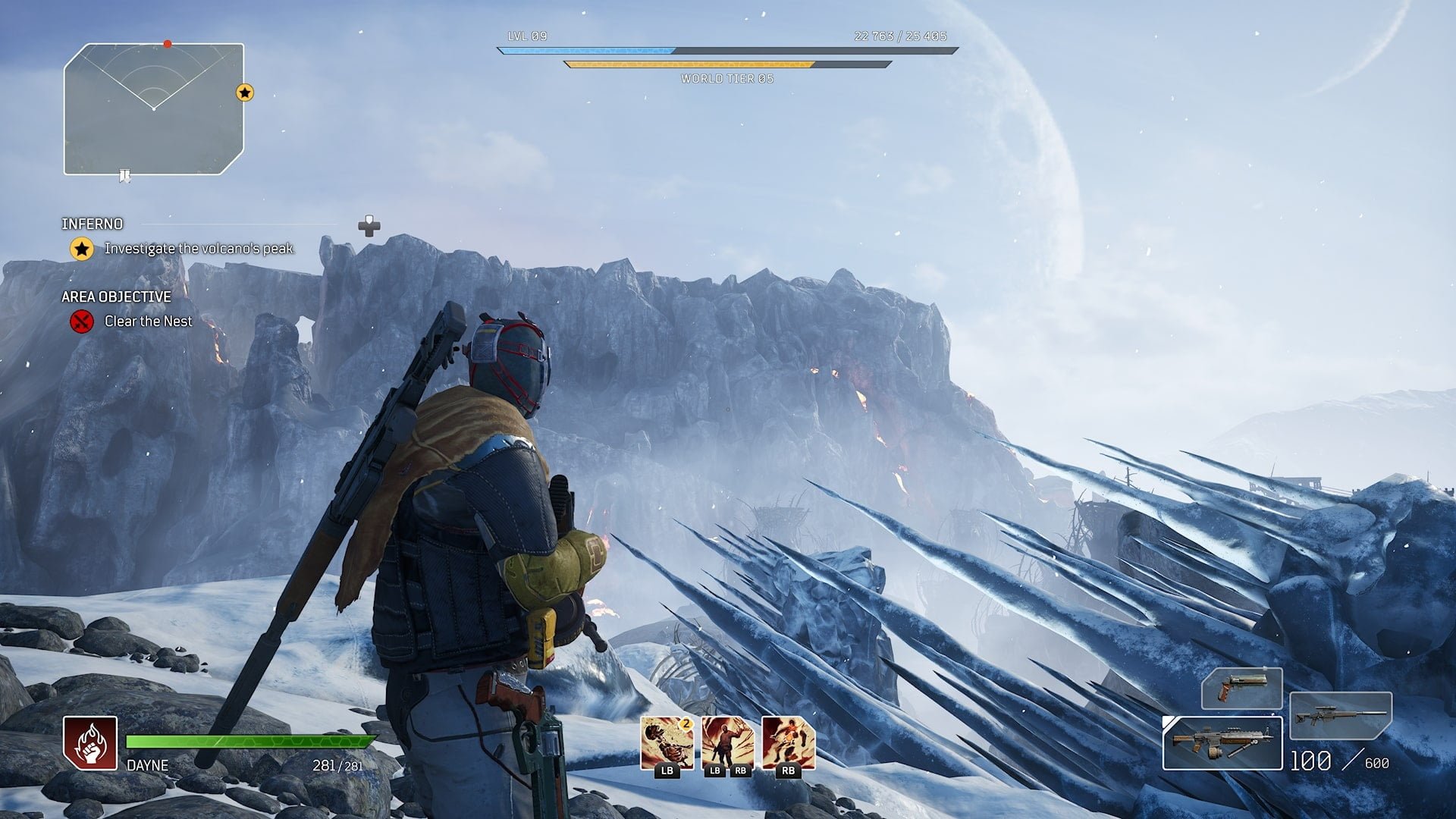Switch to the scoped sniper rifle slot
This screenshot has height=819, width=1456.
click(1340, 715)
